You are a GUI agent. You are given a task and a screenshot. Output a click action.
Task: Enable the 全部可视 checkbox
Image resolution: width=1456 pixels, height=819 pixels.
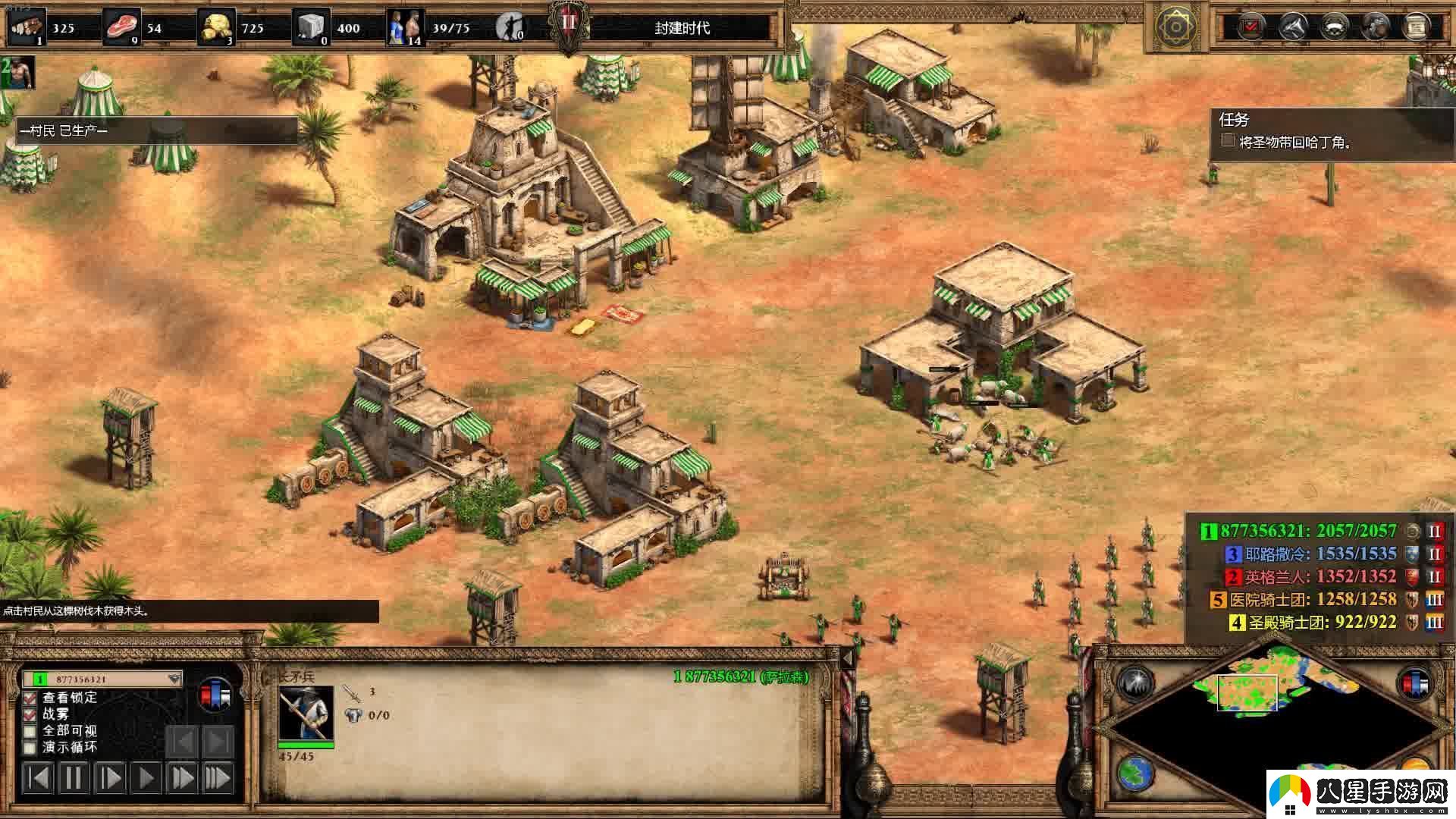point(30,731)
